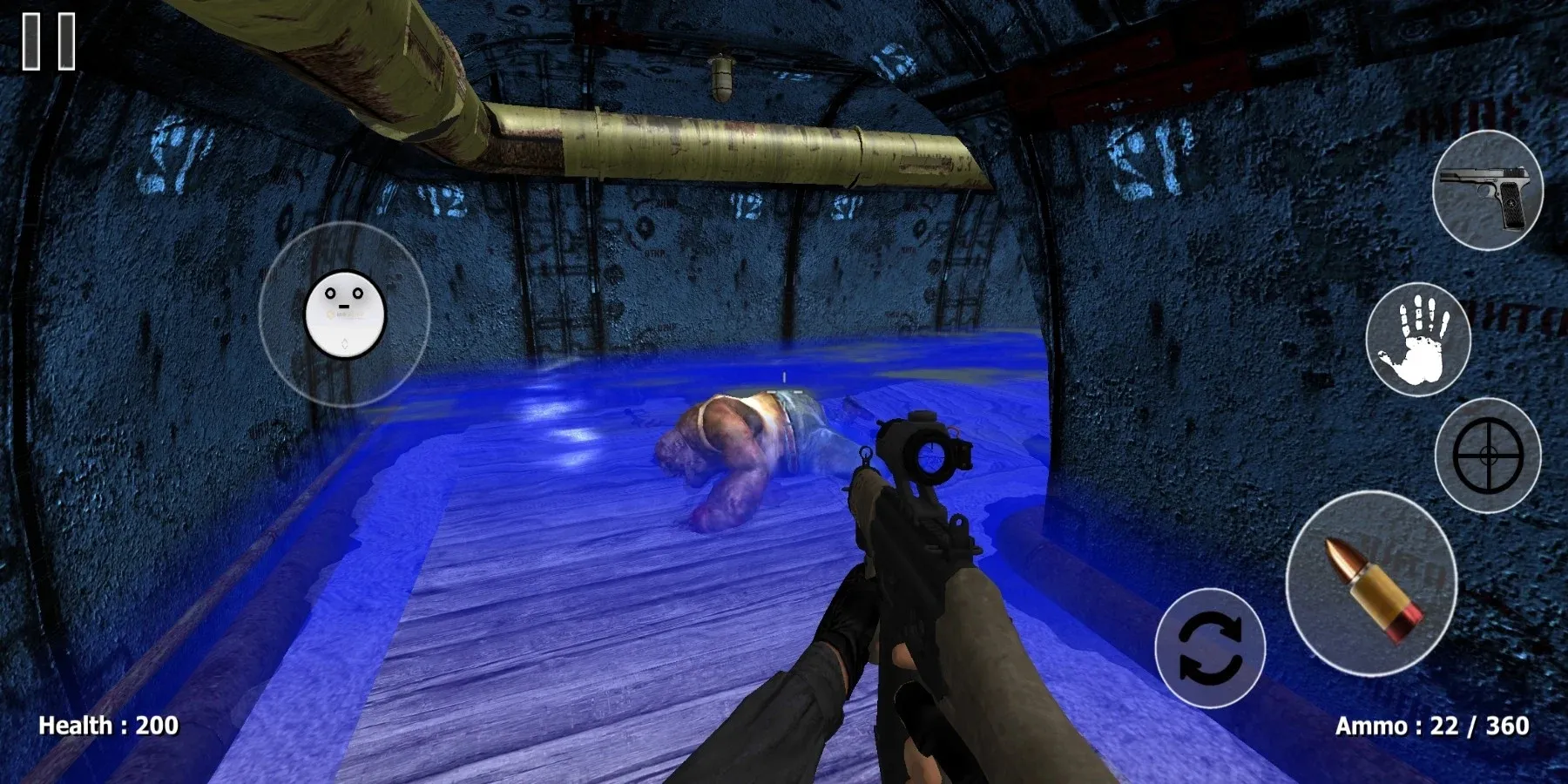
Task: Tap the movement joystick face knob
Action: tap(345, 314)
